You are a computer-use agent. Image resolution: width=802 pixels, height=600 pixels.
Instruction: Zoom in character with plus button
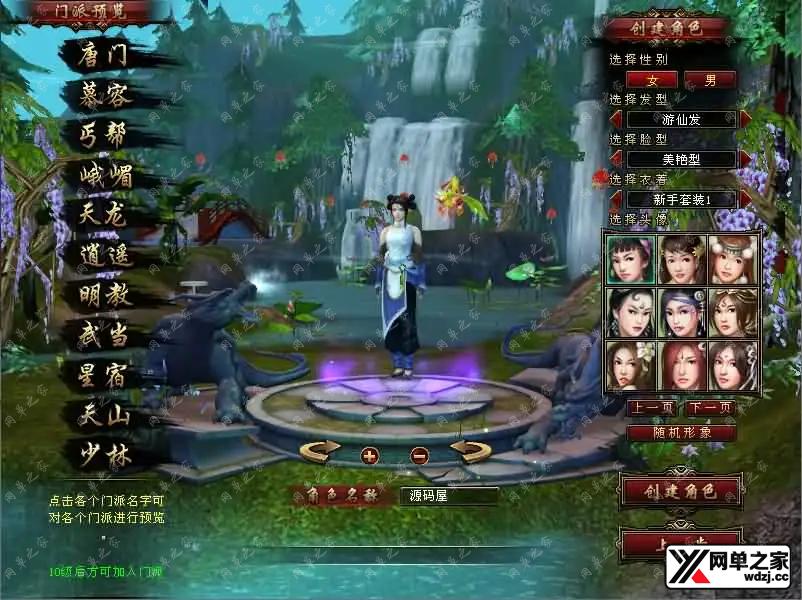[369, 455]
